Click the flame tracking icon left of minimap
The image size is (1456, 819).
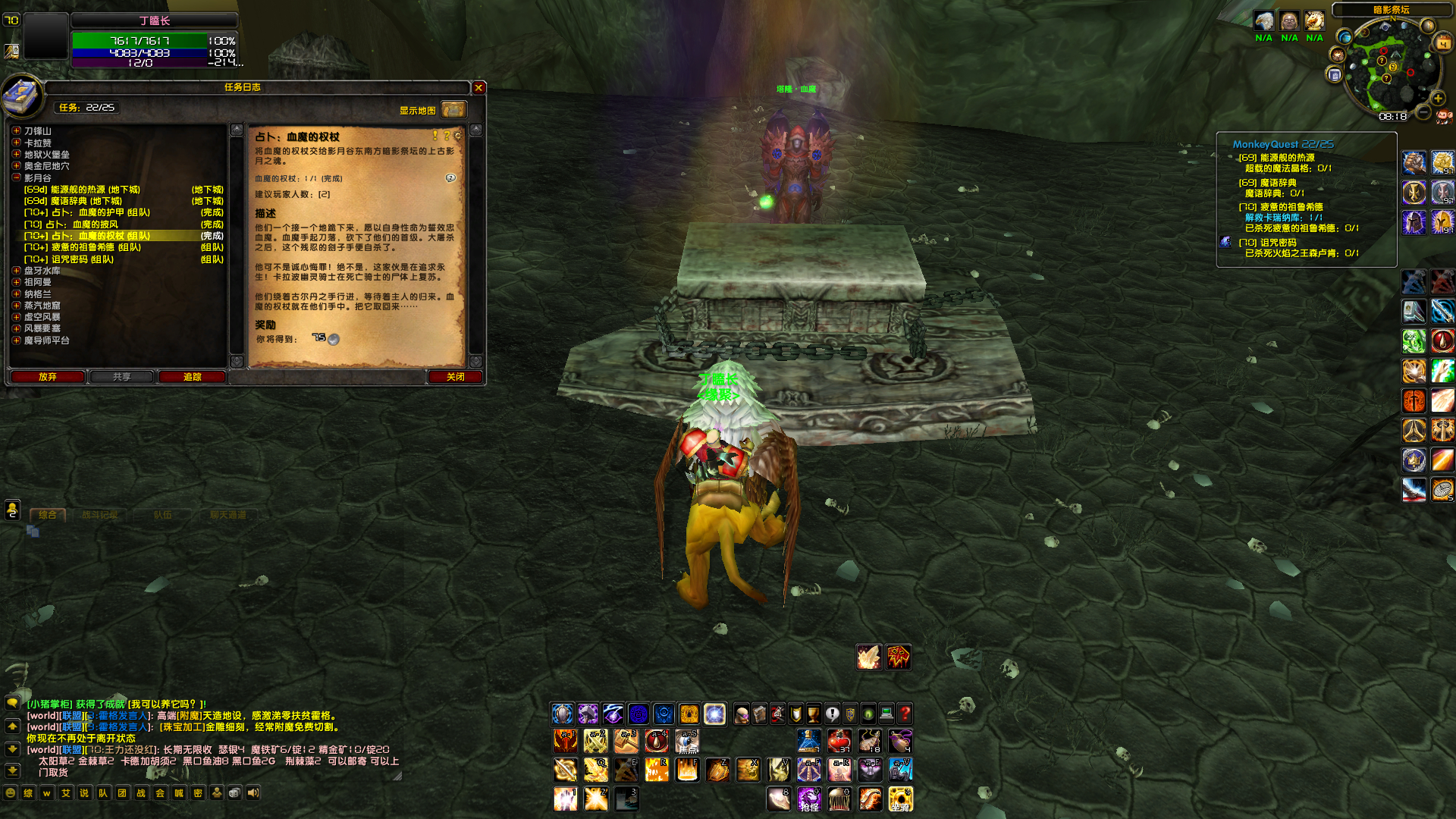(x=1338, y=54)
